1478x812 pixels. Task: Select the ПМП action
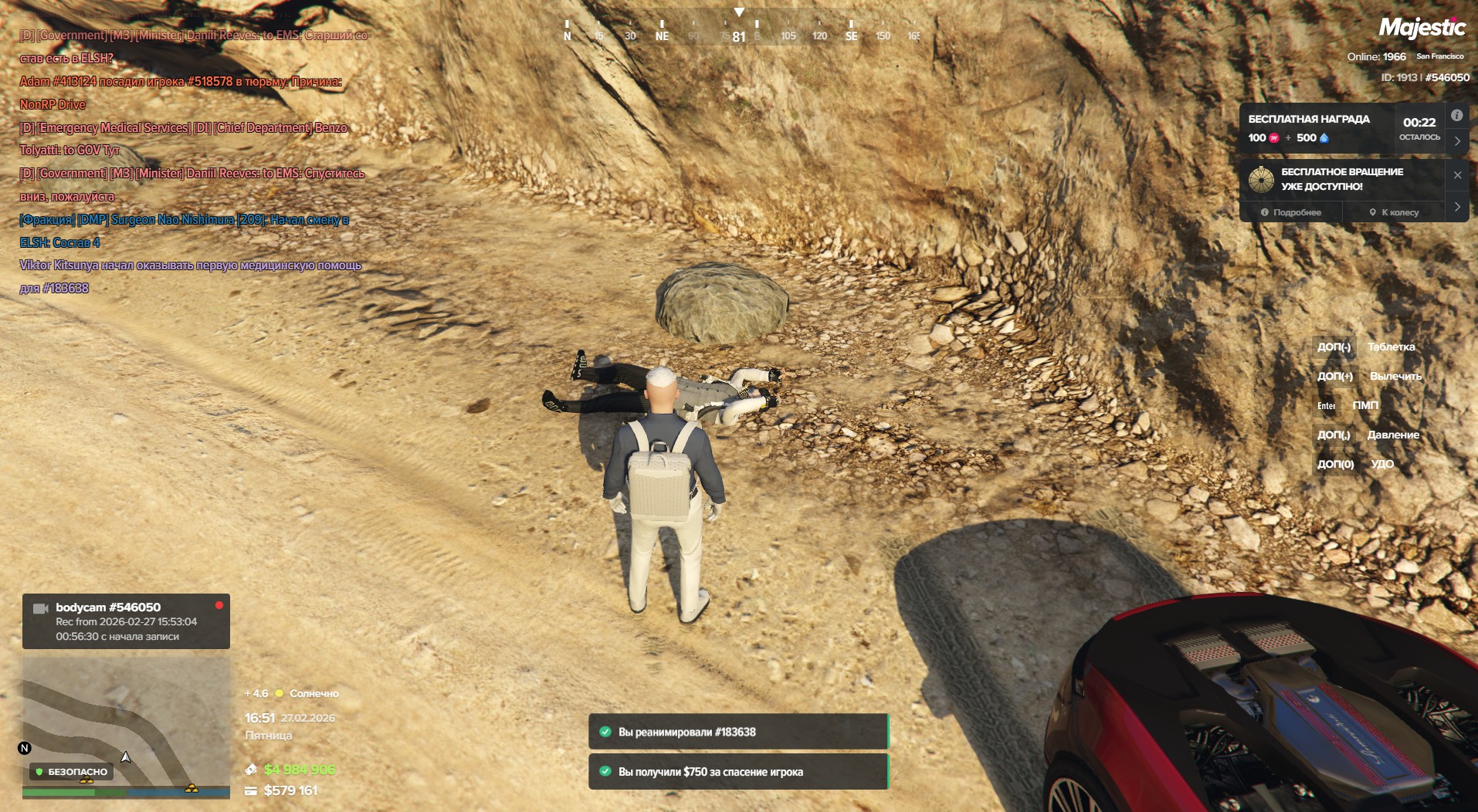tap(1364, 406)
